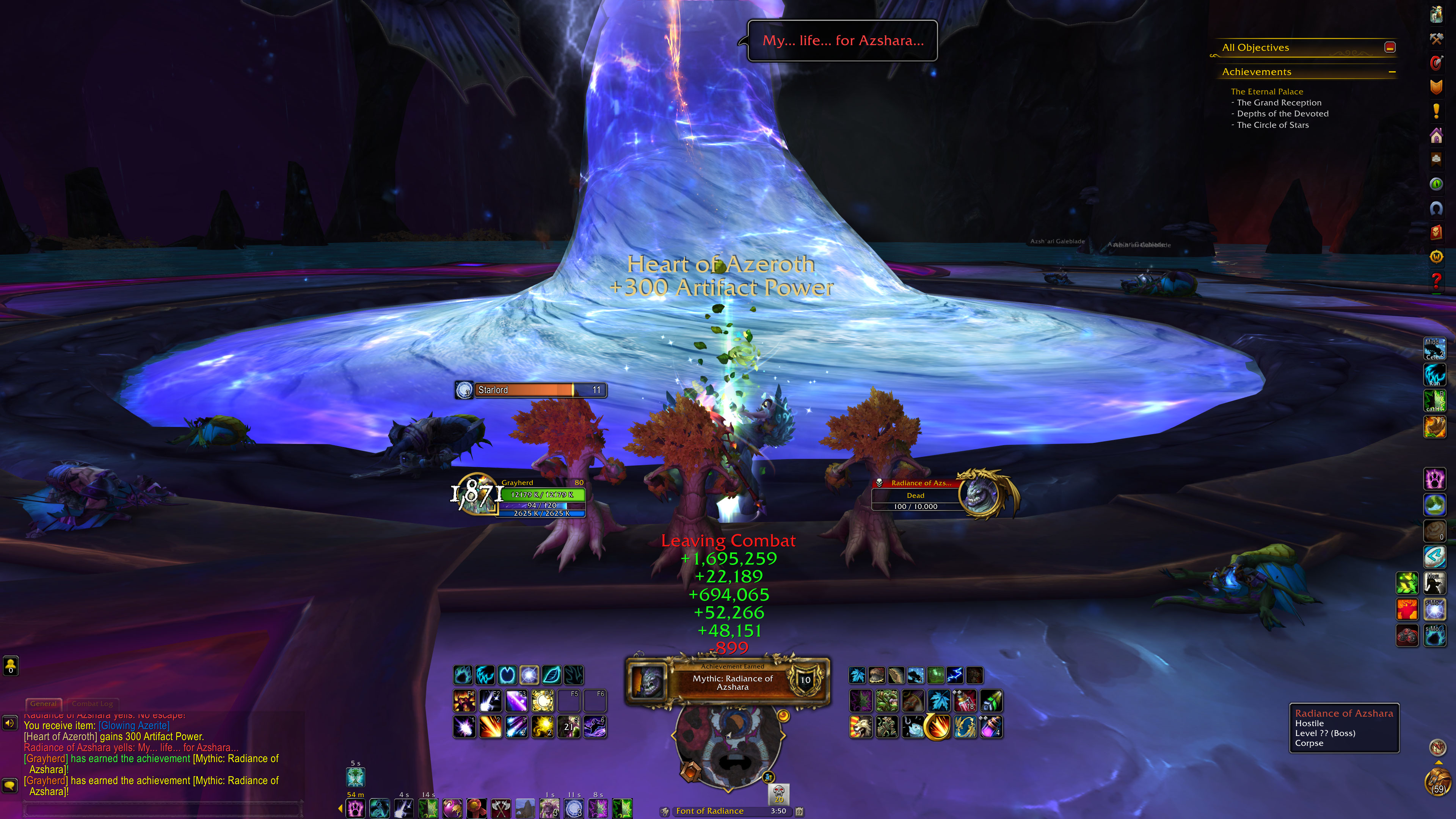Switch to the General chat tab
The image size is (1456, 819).
[44, 704]
